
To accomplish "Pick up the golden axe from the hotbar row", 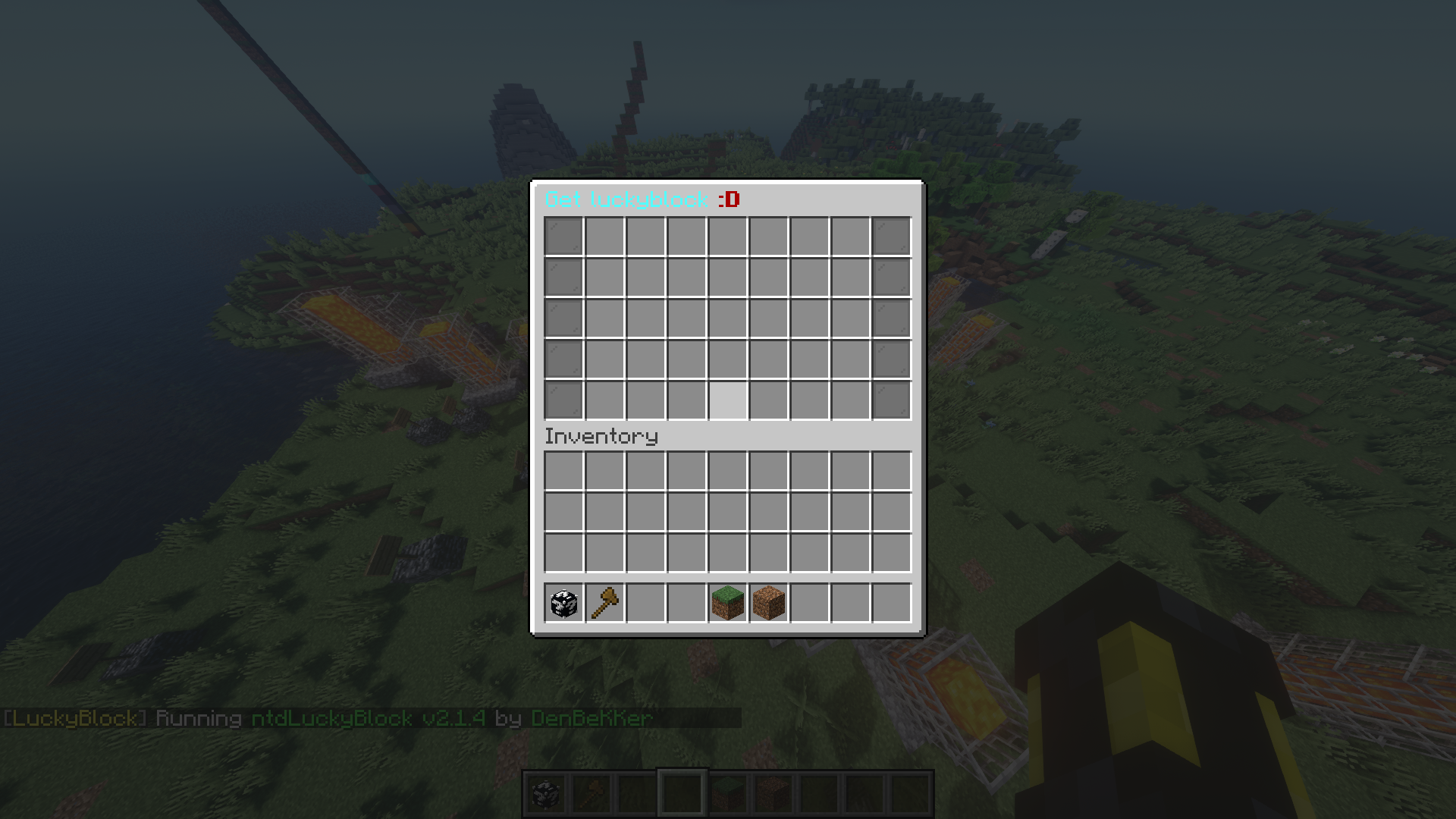I will (604, 602).
